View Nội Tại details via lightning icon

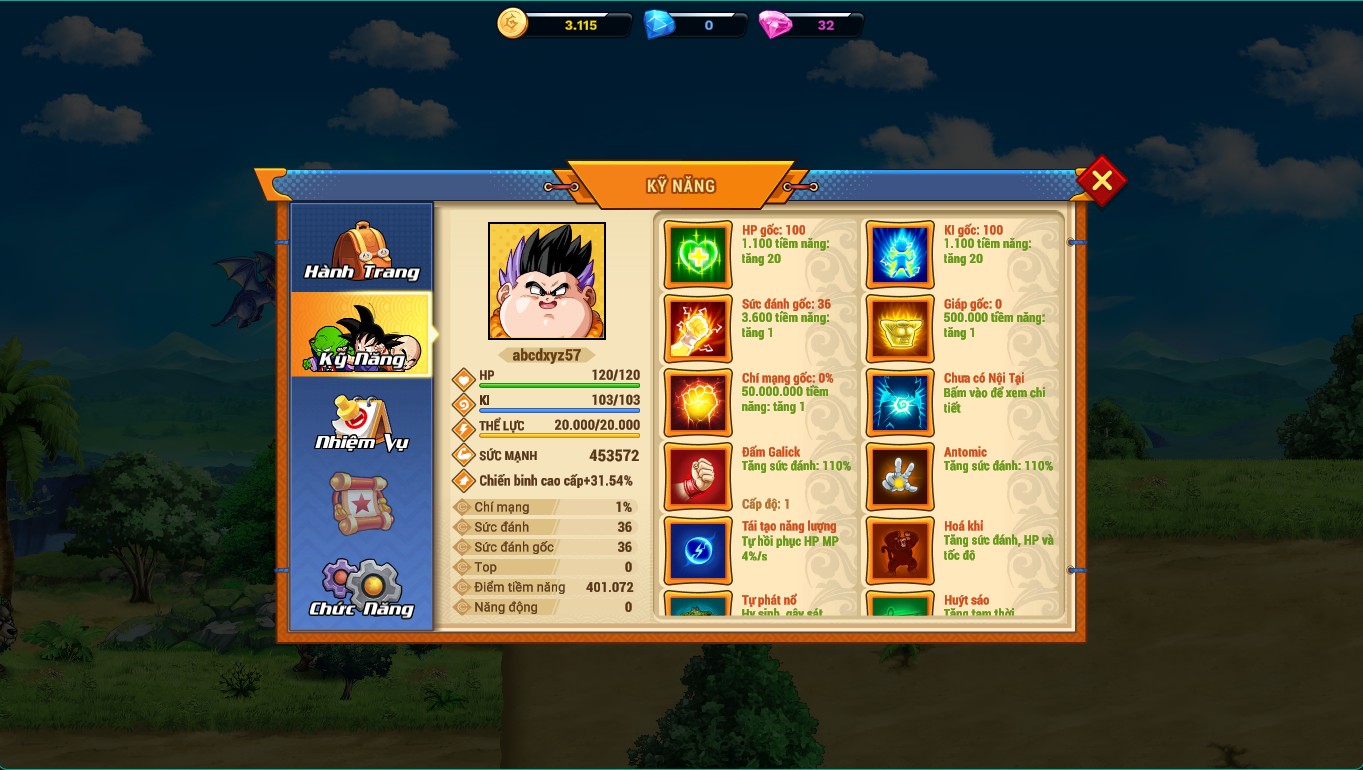900,403
